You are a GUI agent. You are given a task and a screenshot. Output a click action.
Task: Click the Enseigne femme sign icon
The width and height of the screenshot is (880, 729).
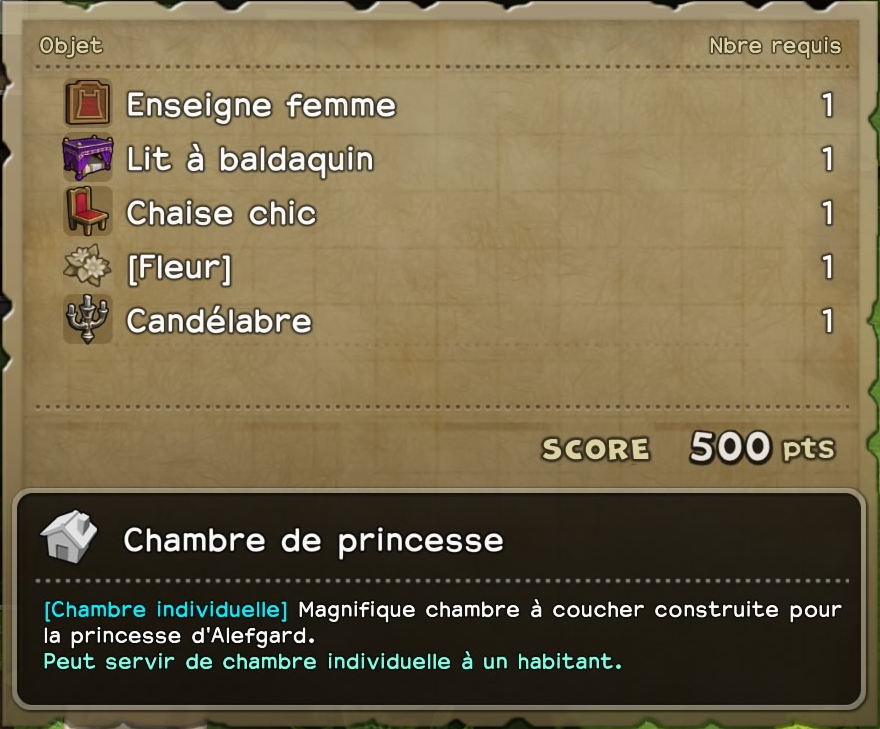[x=88, y=104]
